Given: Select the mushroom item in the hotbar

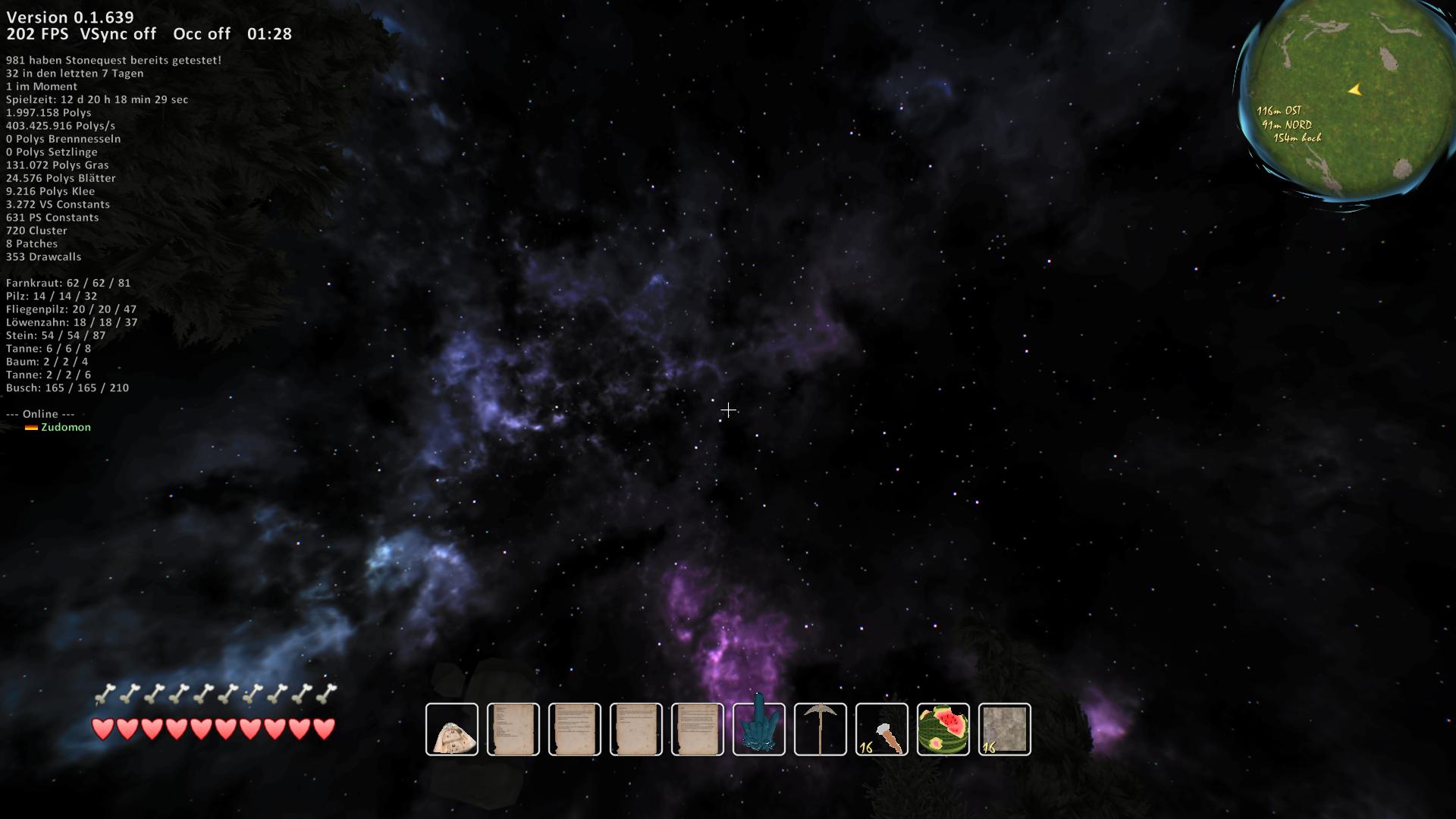Looking at the screenshot, I should [x=452, y=730].
